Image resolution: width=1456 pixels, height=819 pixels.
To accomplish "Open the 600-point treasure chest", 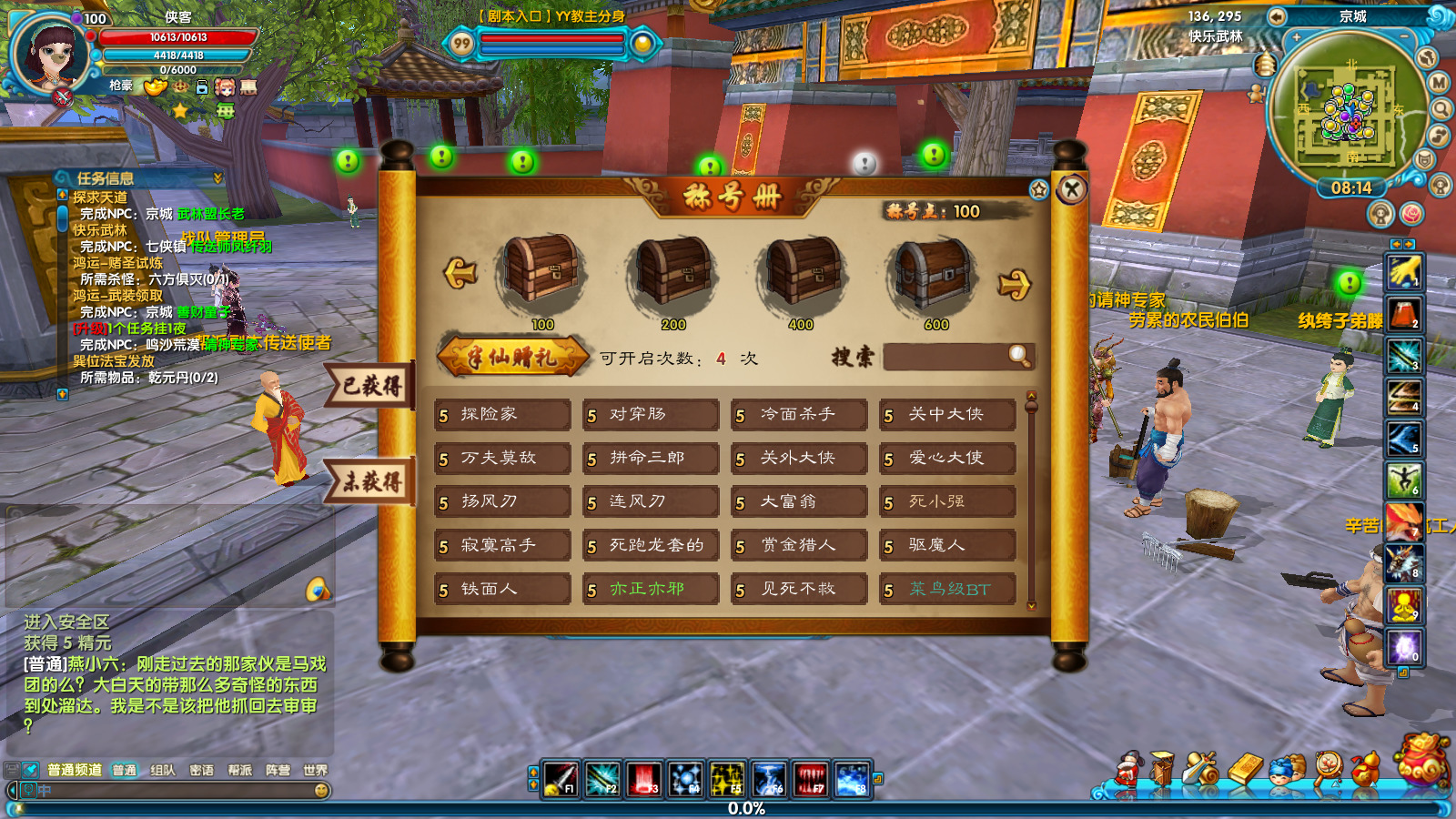I will [x=935, y=272].
